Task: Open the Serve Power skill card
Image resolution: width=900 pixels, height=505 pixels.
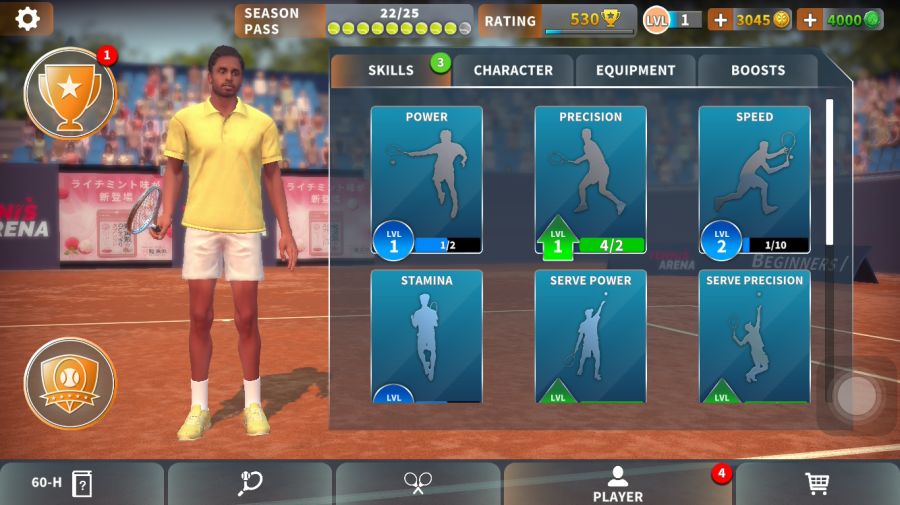Action: [x=590, y=336]
